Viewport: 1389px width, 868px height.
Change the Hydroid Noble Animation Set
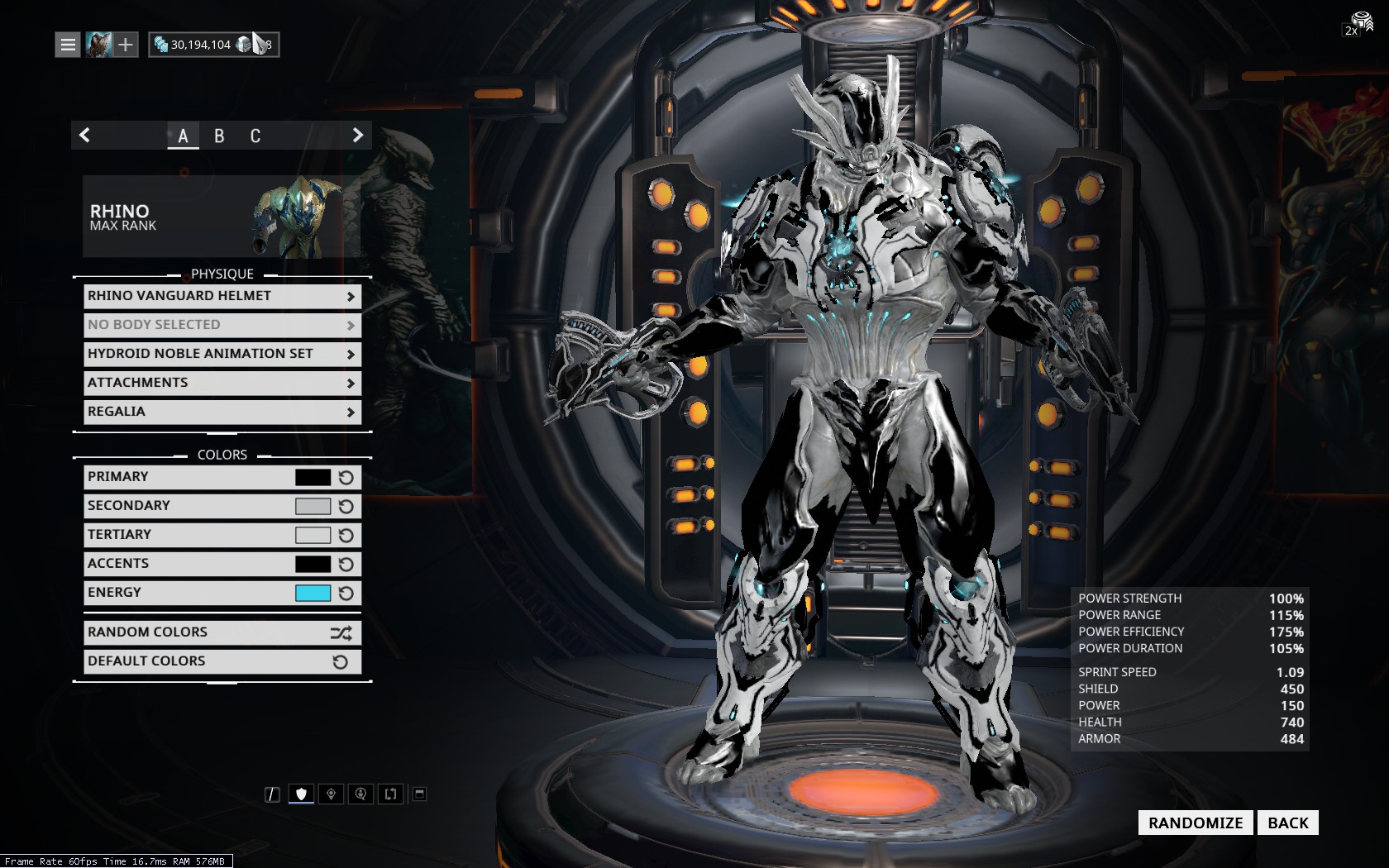[222, 354]
